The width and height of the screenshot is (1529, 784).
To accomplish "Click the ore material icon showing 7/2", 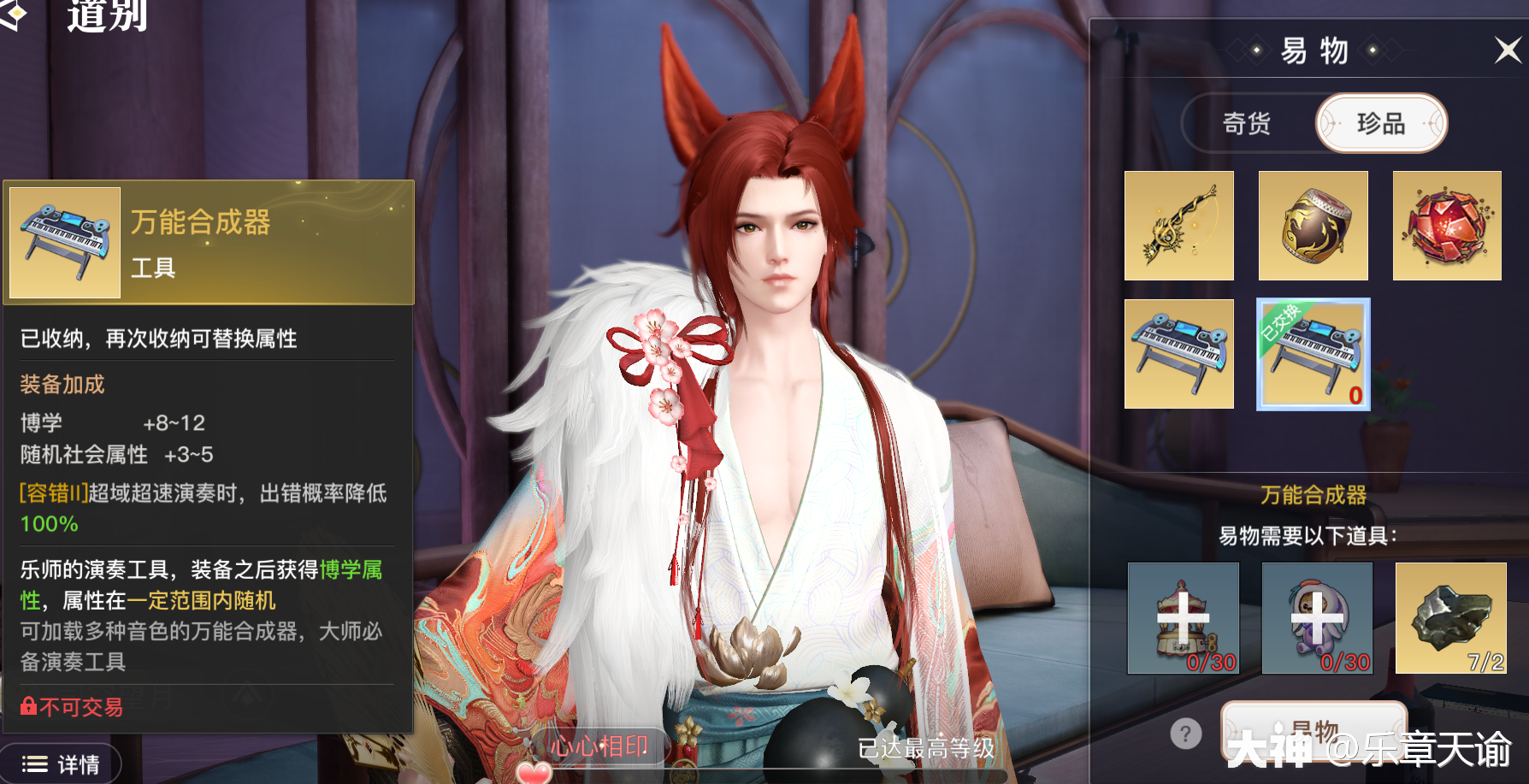I will 1449,618.
